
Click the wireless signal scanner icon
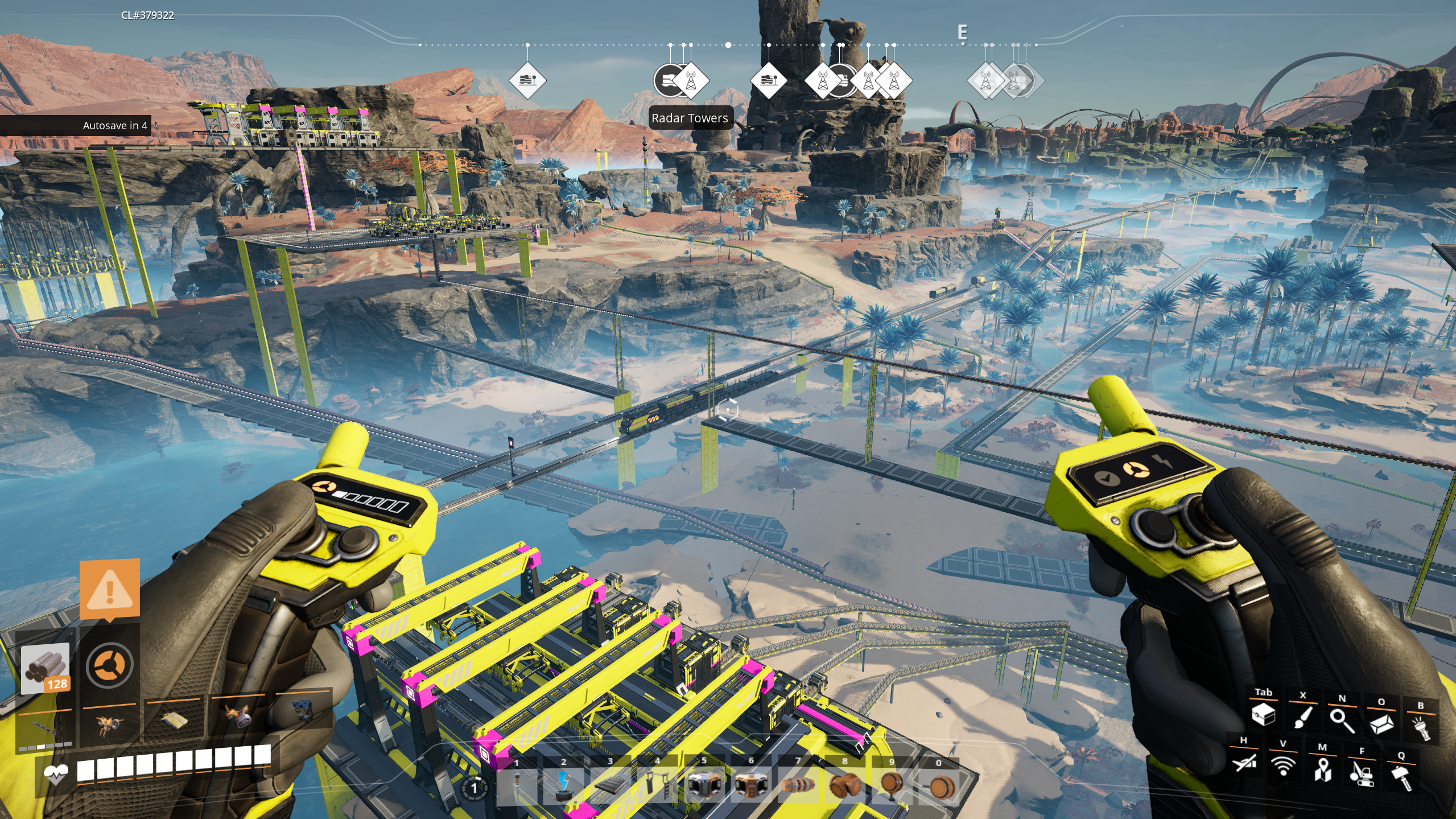click(1282, 766)
